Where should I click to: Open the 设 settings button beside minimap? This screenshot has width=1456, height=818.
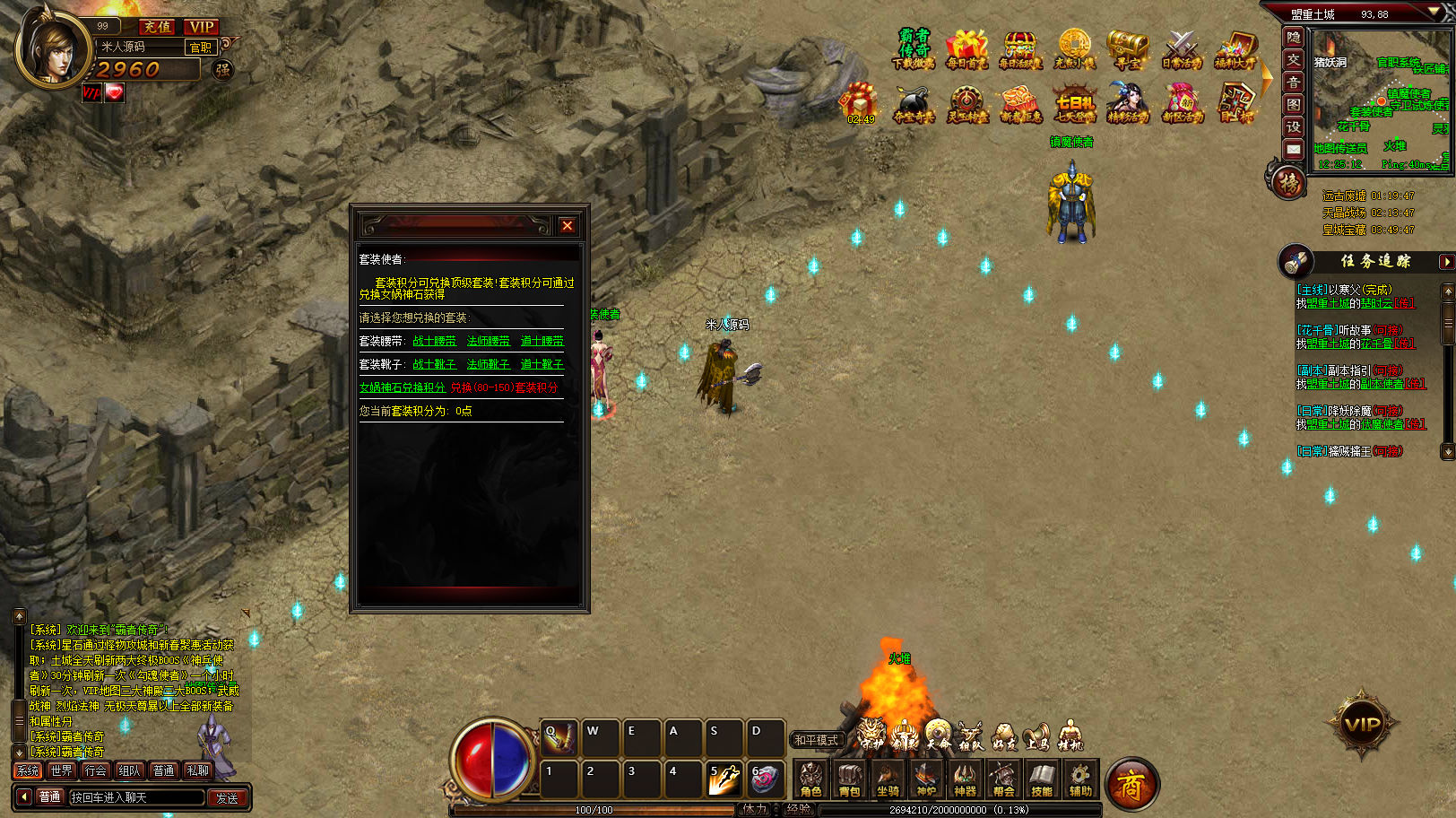pos(1293,126)
